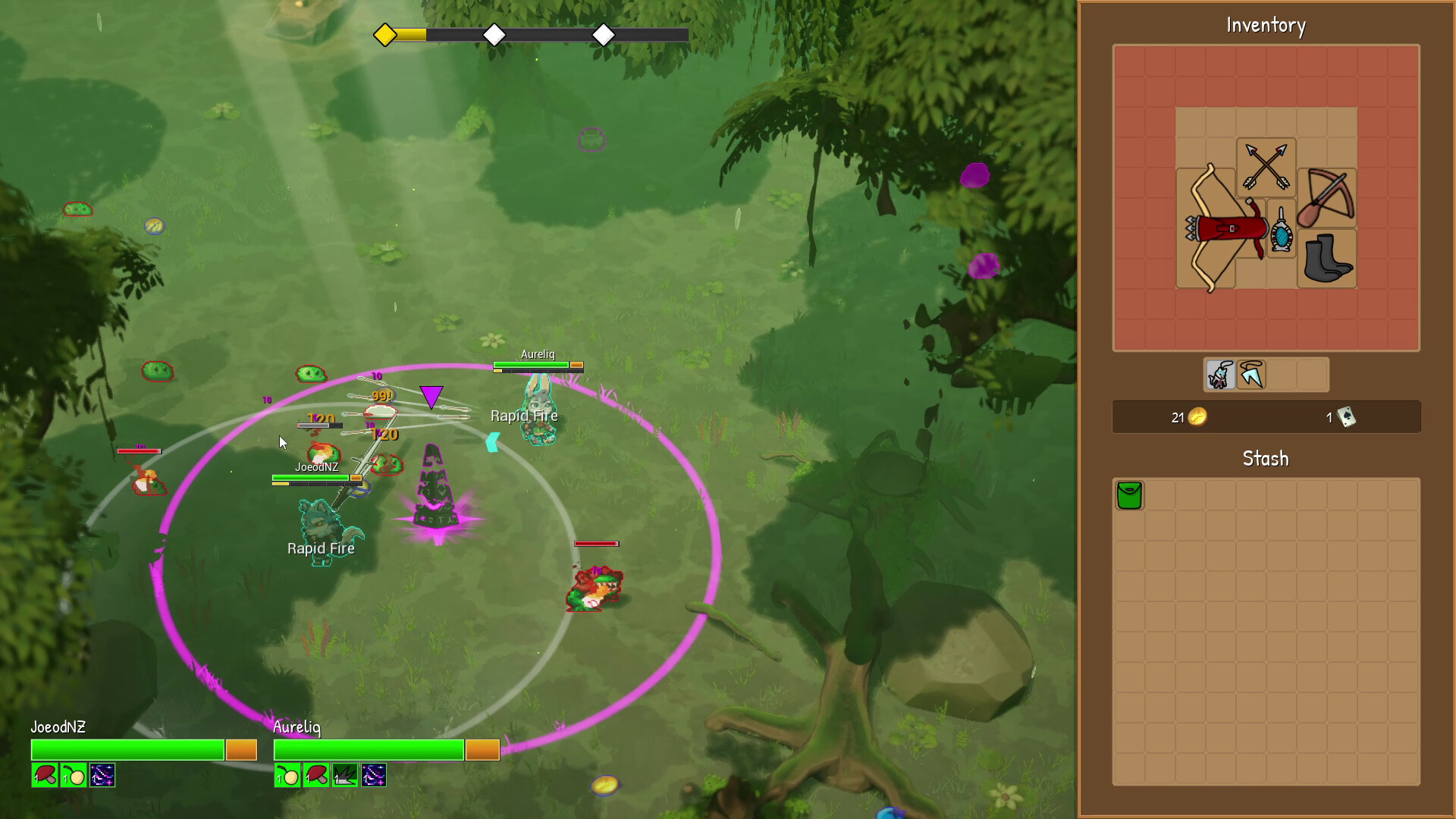Click Aureliq's green health bar

[x=369, y=749]
